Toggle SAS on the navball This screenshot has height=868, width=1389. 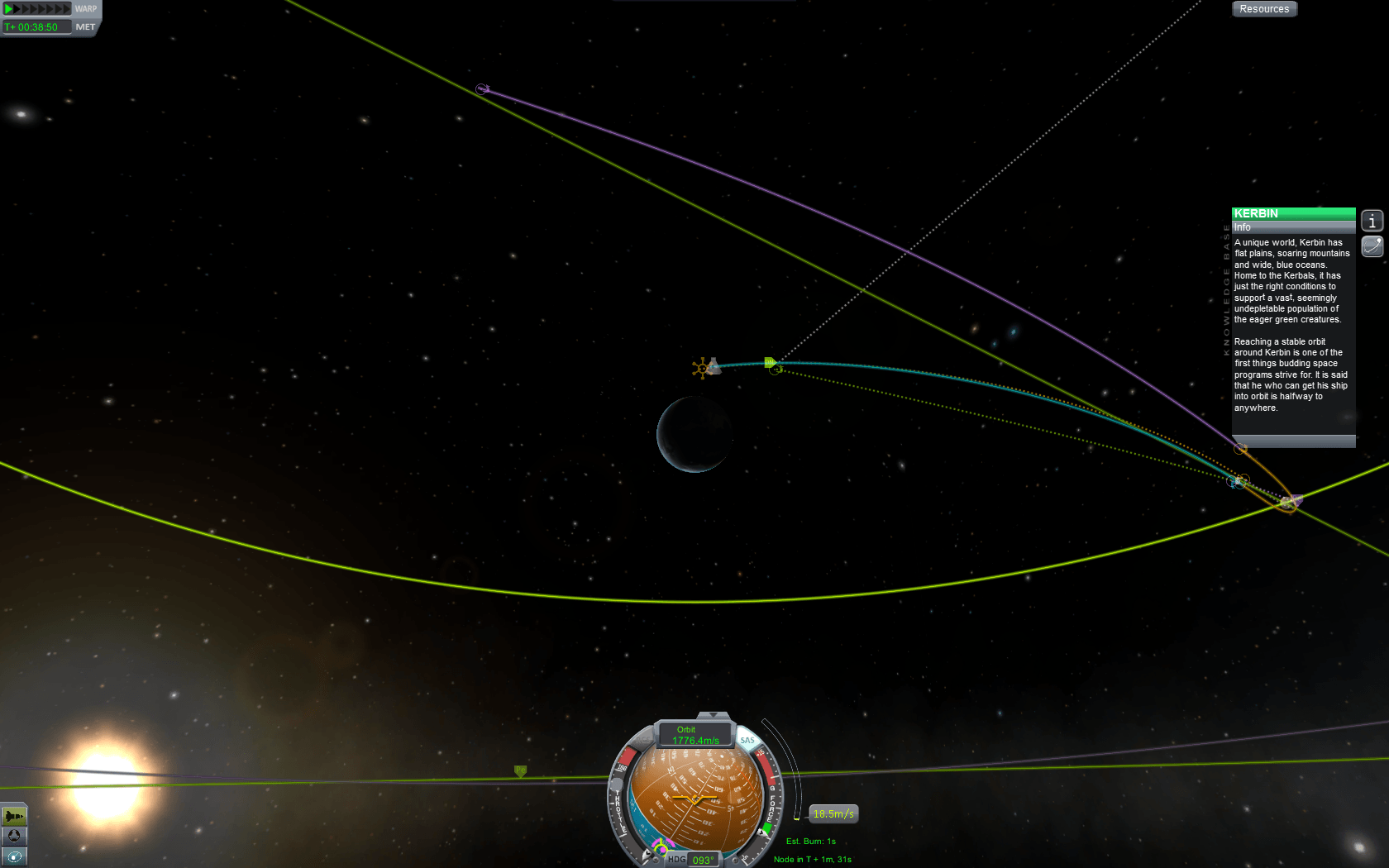(x=747, y=740)
